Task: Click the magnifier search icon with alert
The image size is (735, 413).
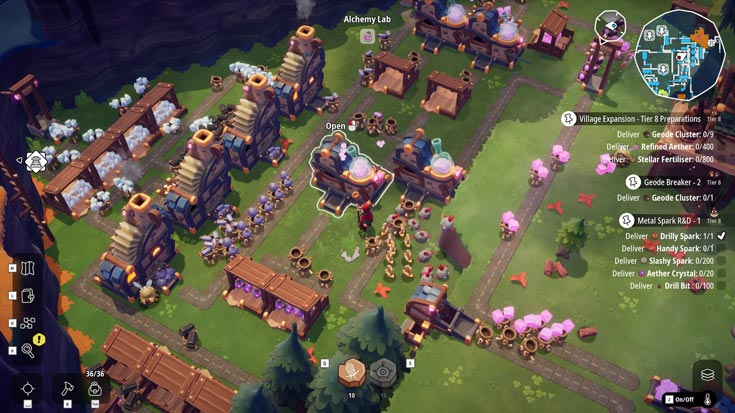Action: pyautogui.click(x=28, y=350)
